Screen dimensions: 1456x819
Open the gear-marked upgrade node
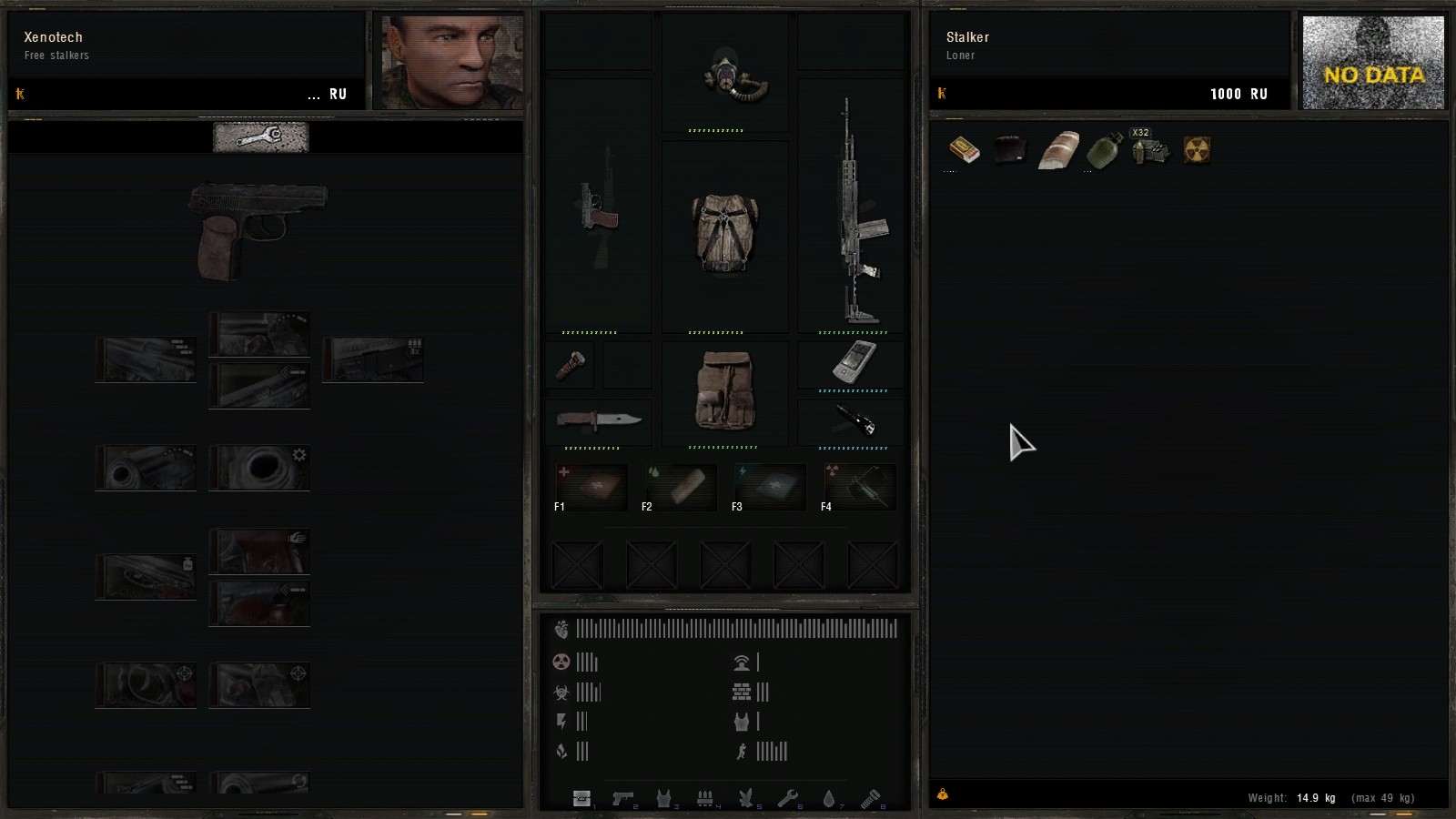[x=259, y=468]
